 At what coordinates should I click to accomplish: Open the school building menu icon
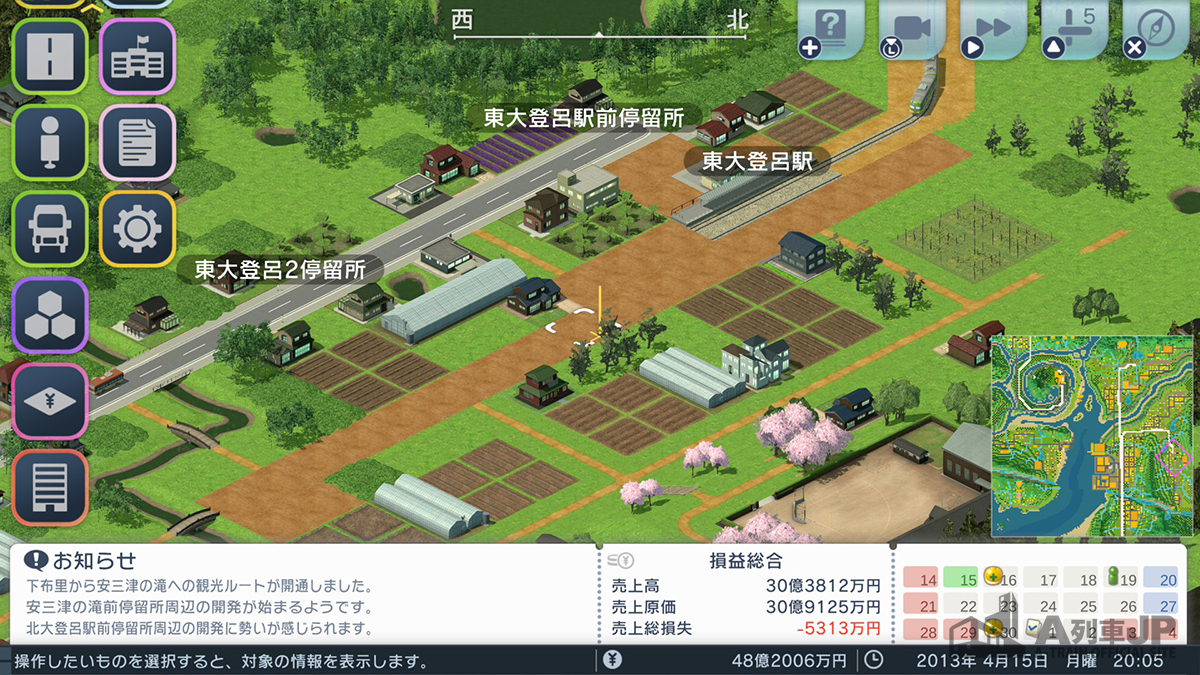[x=137, y=56]
